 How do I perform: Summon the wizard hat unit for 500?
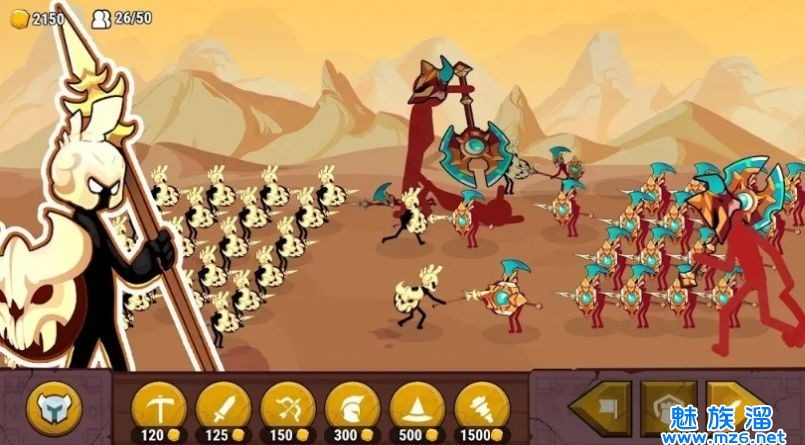click(417, 409)
